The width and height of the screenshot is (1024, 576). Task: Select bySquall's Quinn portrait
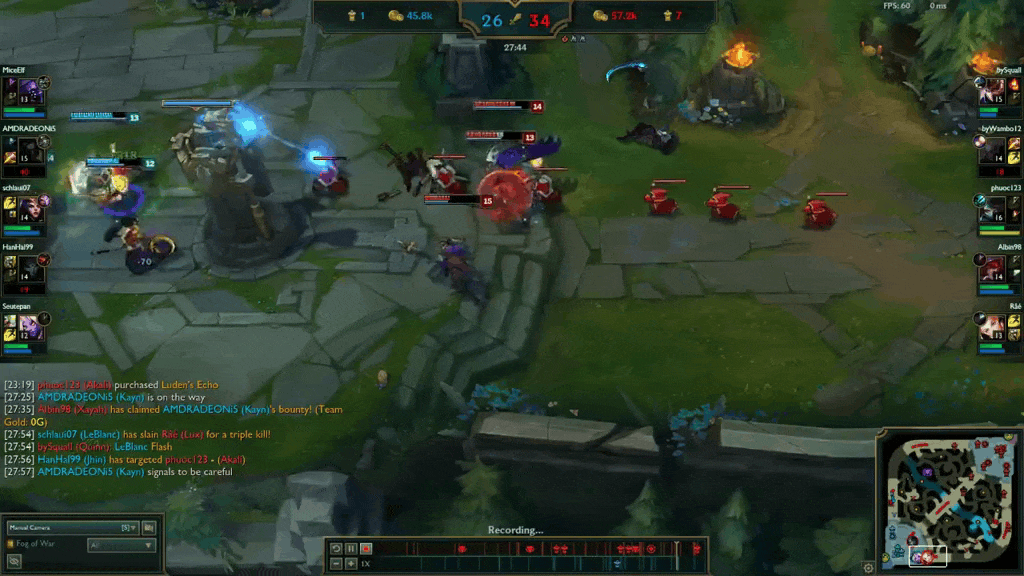point(992,91)
